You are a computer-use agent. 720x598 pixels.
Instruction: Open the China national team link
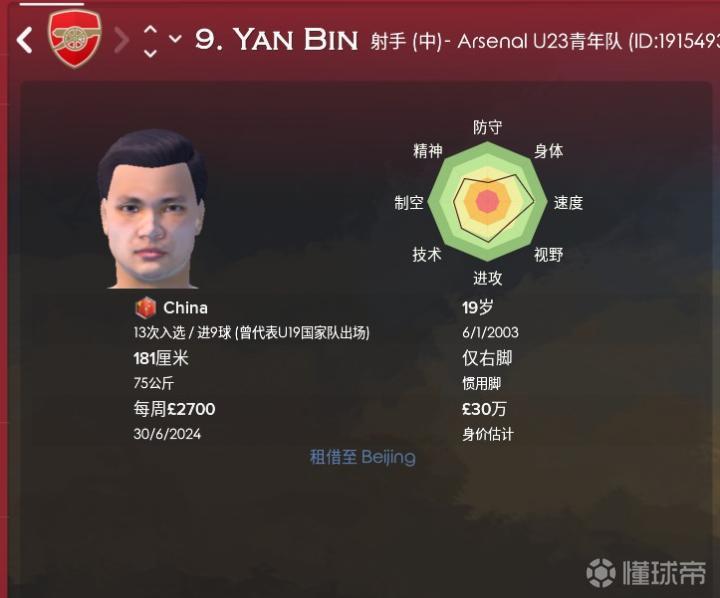click(185, 308)
